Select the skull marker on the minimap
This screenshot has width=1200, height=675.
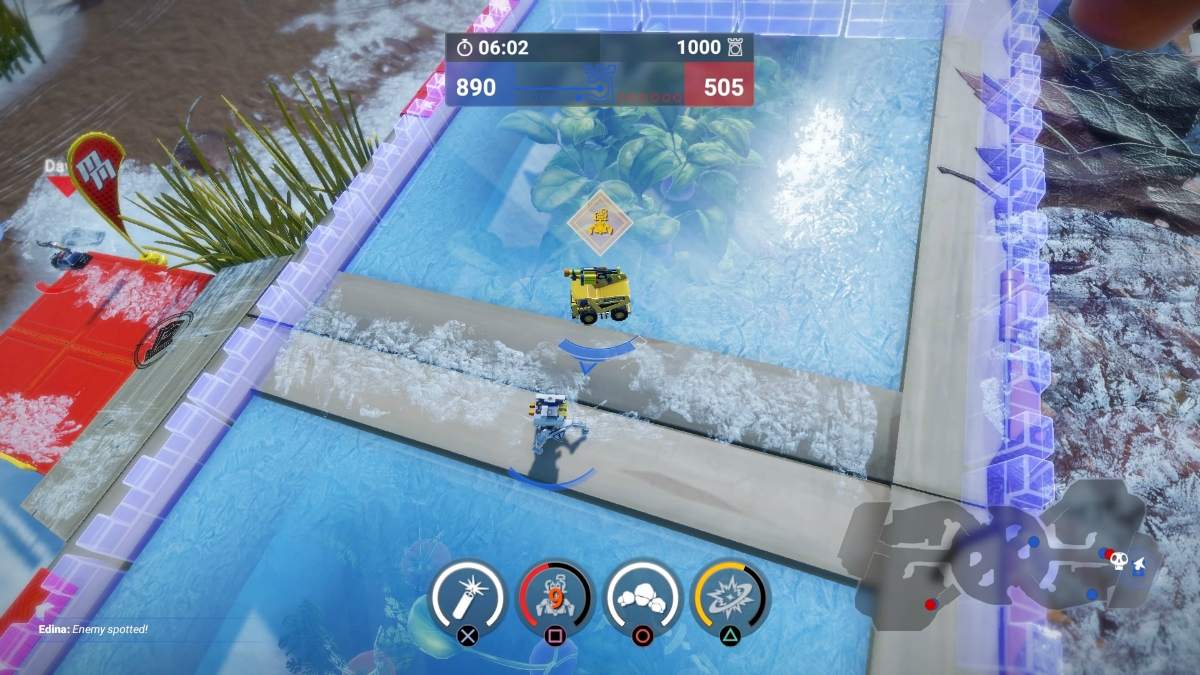click(x=1119, y=562)
